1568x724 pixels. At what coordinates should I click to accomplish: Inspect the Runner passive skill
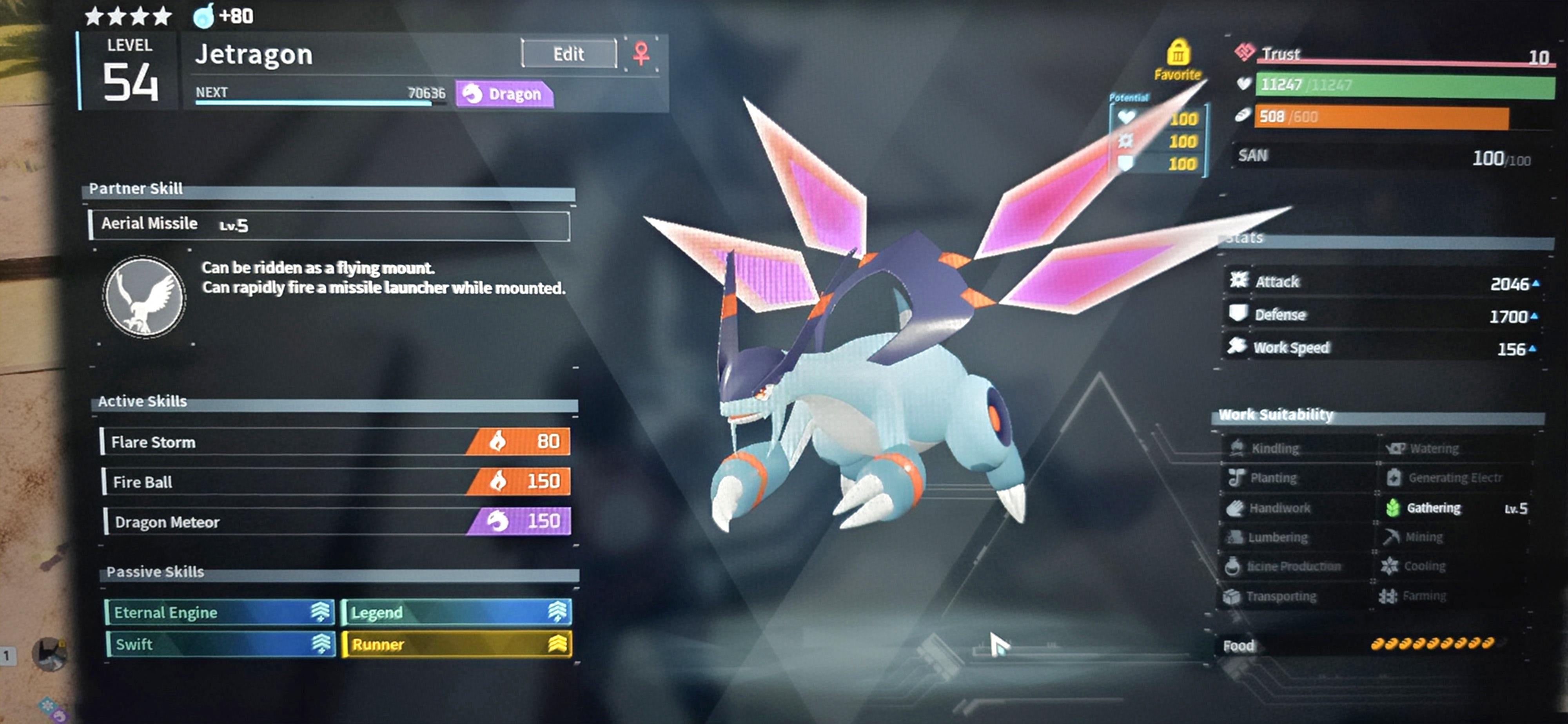[x=457, y=644]
